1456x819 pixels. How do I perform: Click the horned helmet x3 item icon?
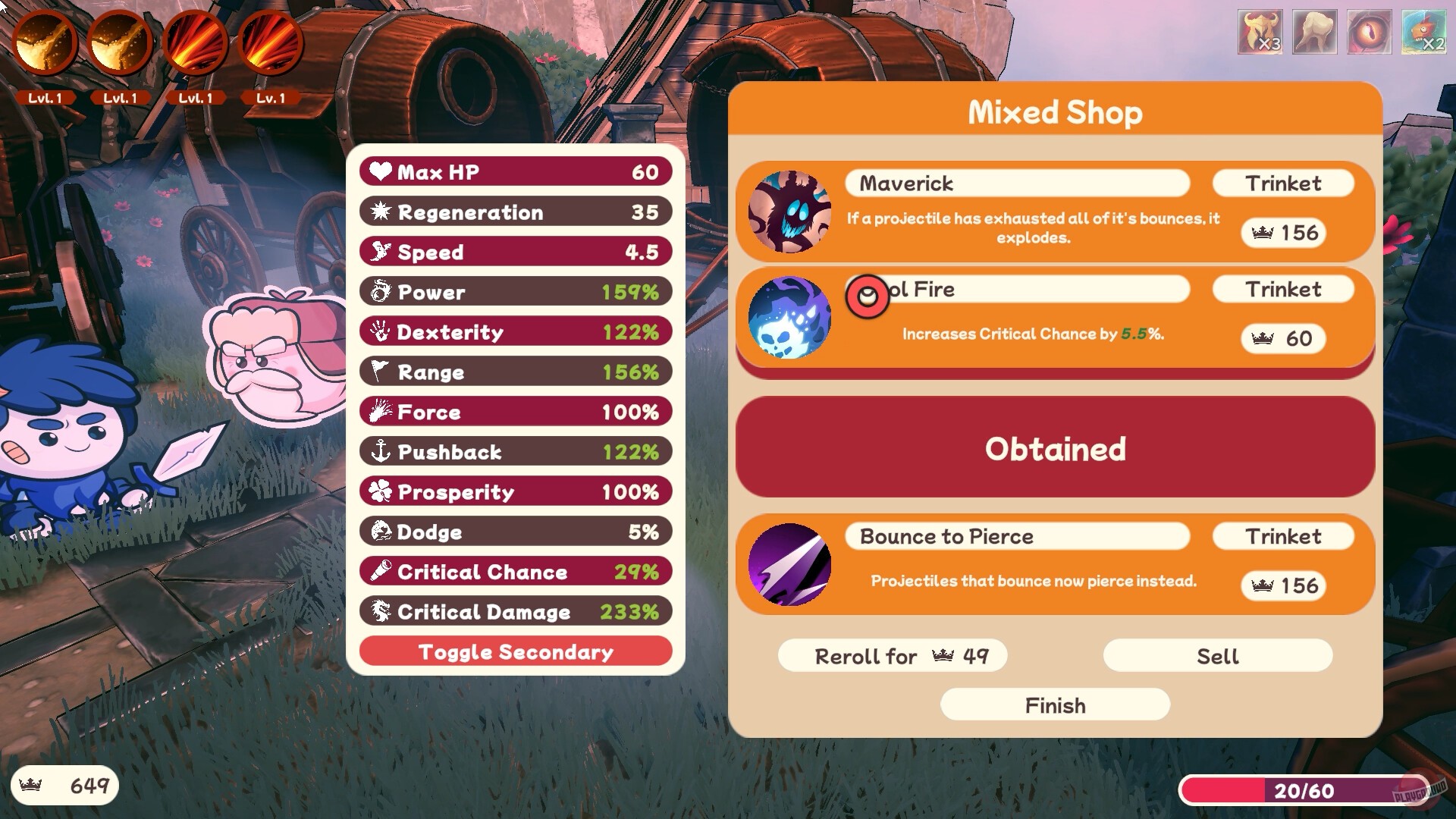point(1259,32)
